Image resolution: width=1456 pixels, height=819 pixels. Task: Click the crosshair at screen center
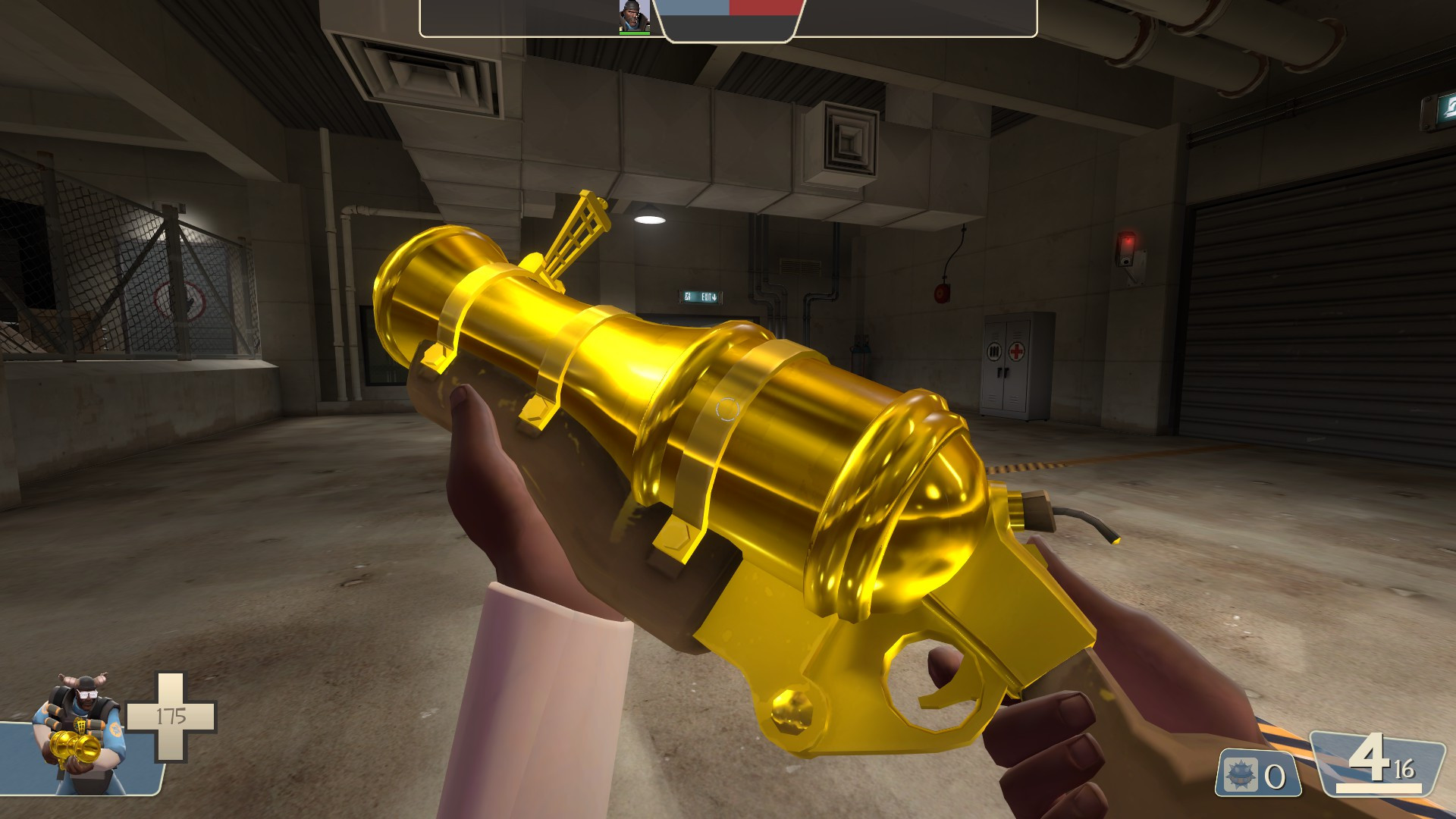coord(726,409)
